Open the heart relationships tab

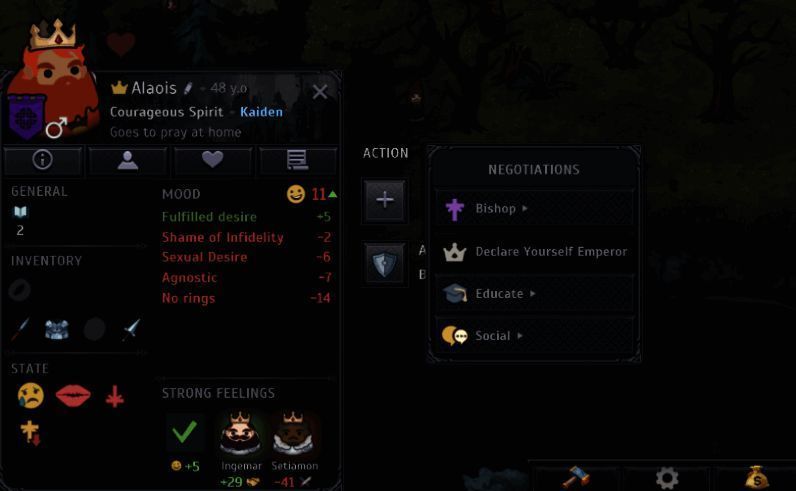[212, 159]
